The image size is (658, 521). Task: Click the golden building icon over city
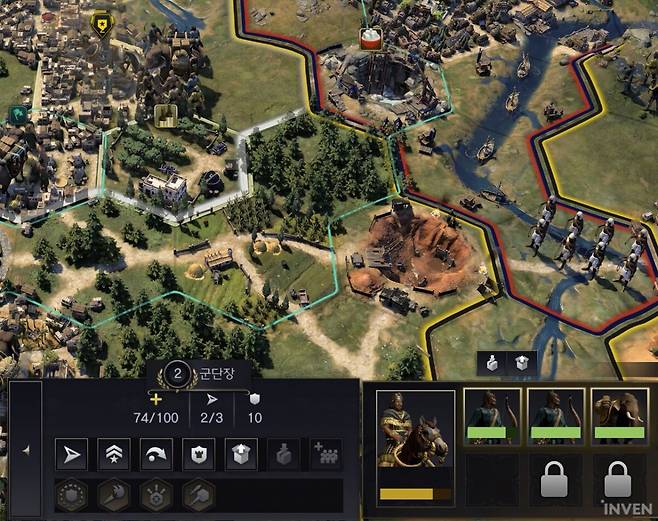click(x=165, y=114)
